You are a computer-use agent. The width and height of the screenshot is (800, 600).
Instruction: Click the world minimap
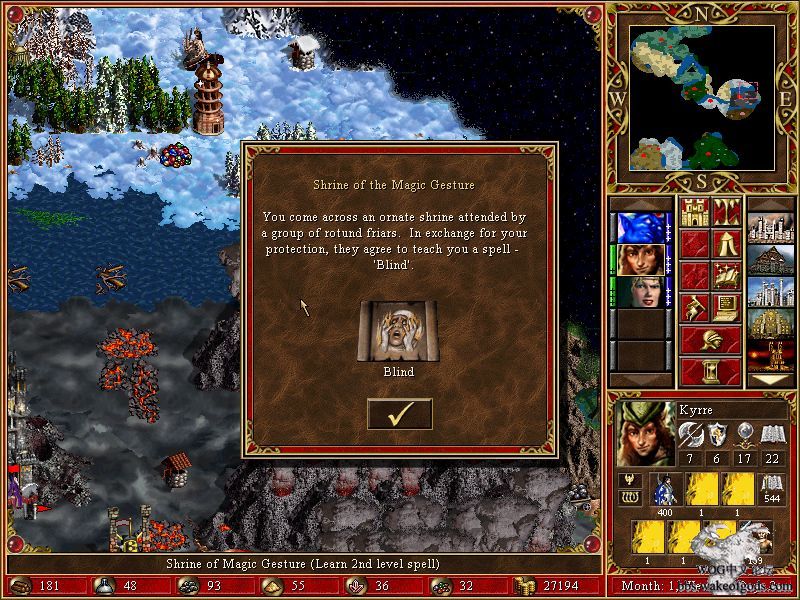coord(703,98)
